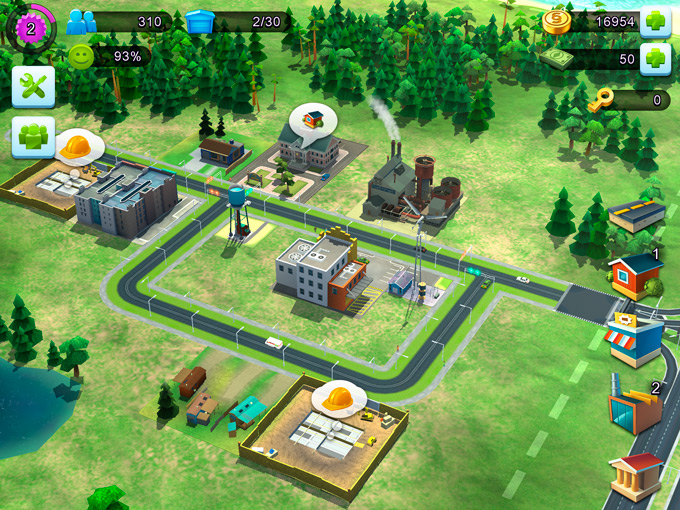Open the blue storage crate indicator

[200, 22]
